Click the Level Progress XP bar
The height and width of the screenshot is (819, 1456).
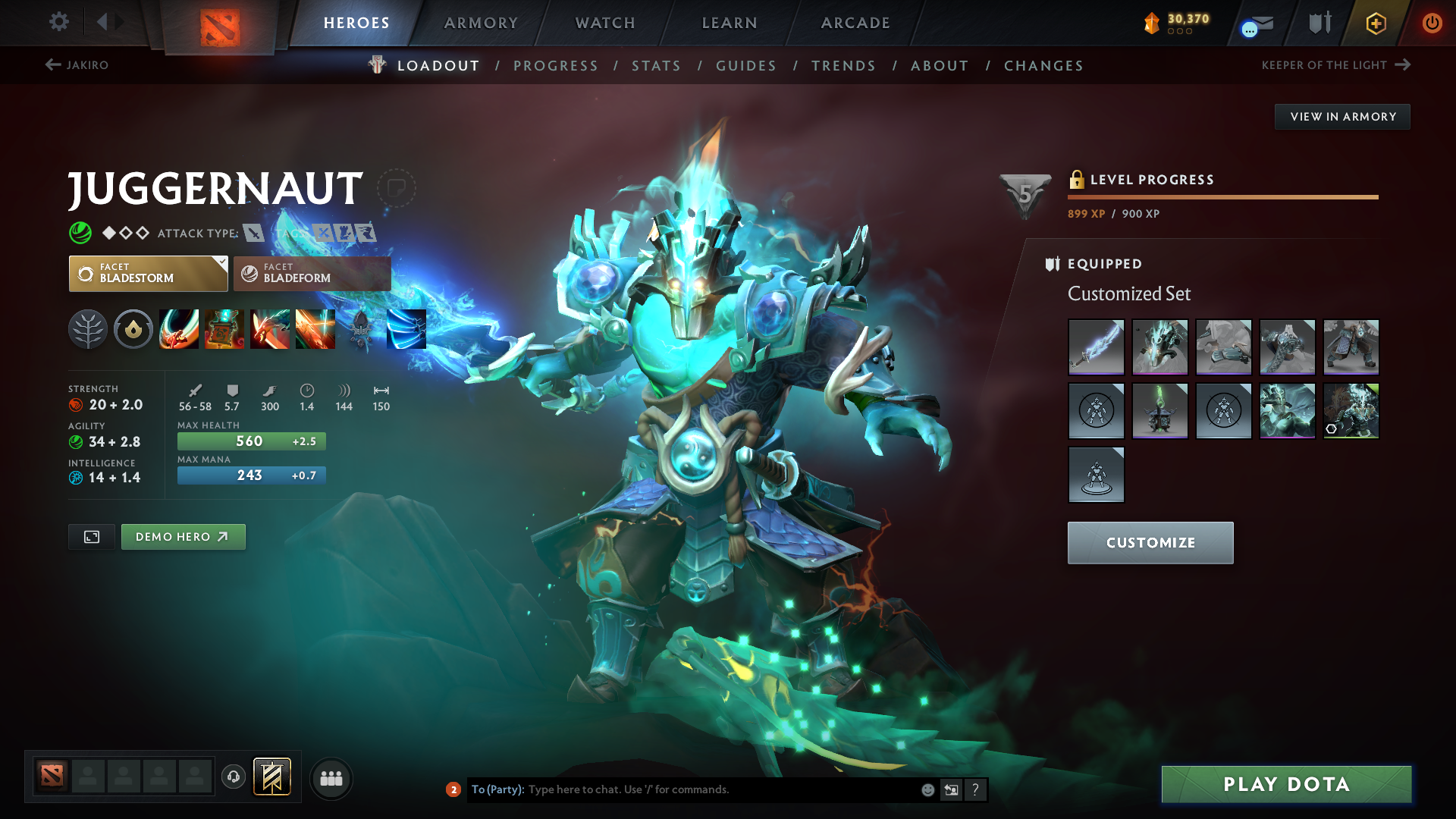pos(1222,196)
